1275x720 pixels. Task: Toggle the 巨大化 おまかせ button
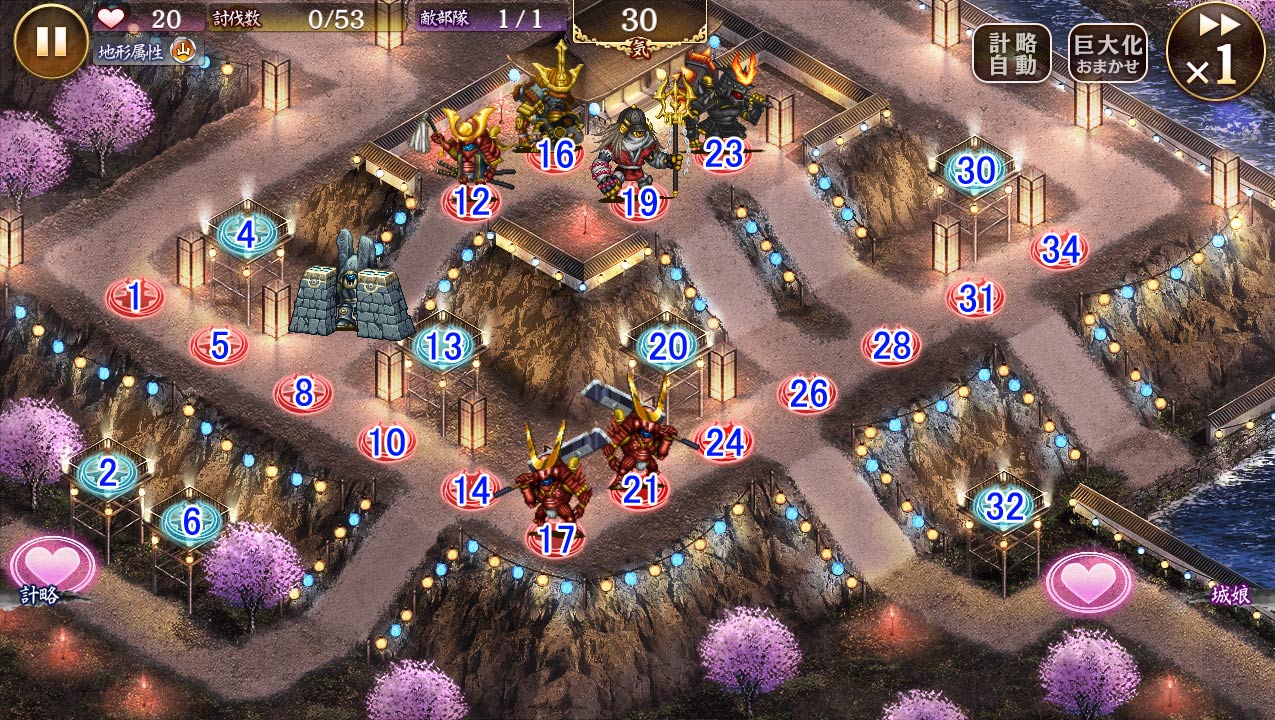tap(1107, 53)
